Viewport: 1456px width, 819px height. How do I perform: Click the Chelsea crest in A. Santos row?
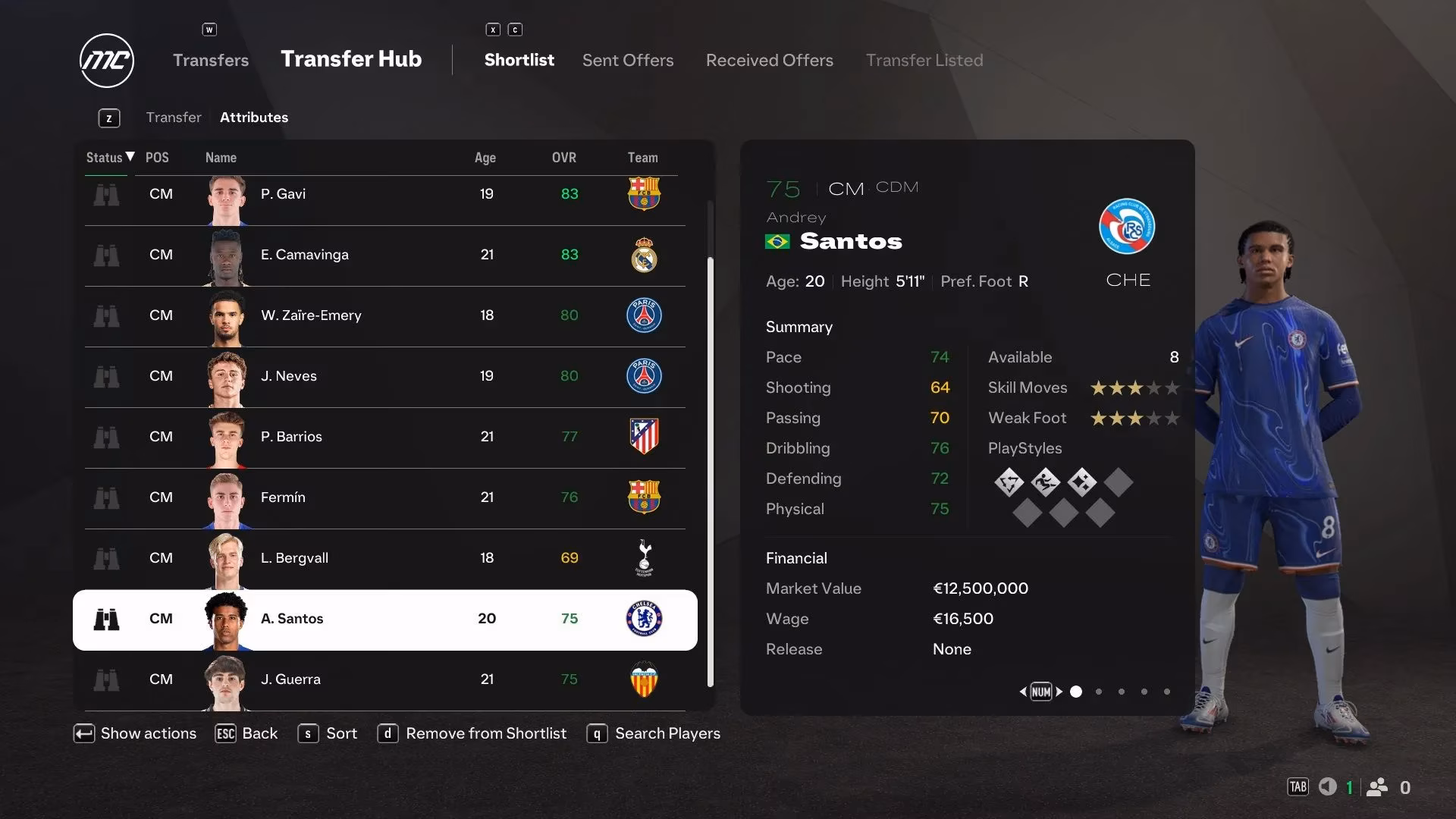pos(644,620)
